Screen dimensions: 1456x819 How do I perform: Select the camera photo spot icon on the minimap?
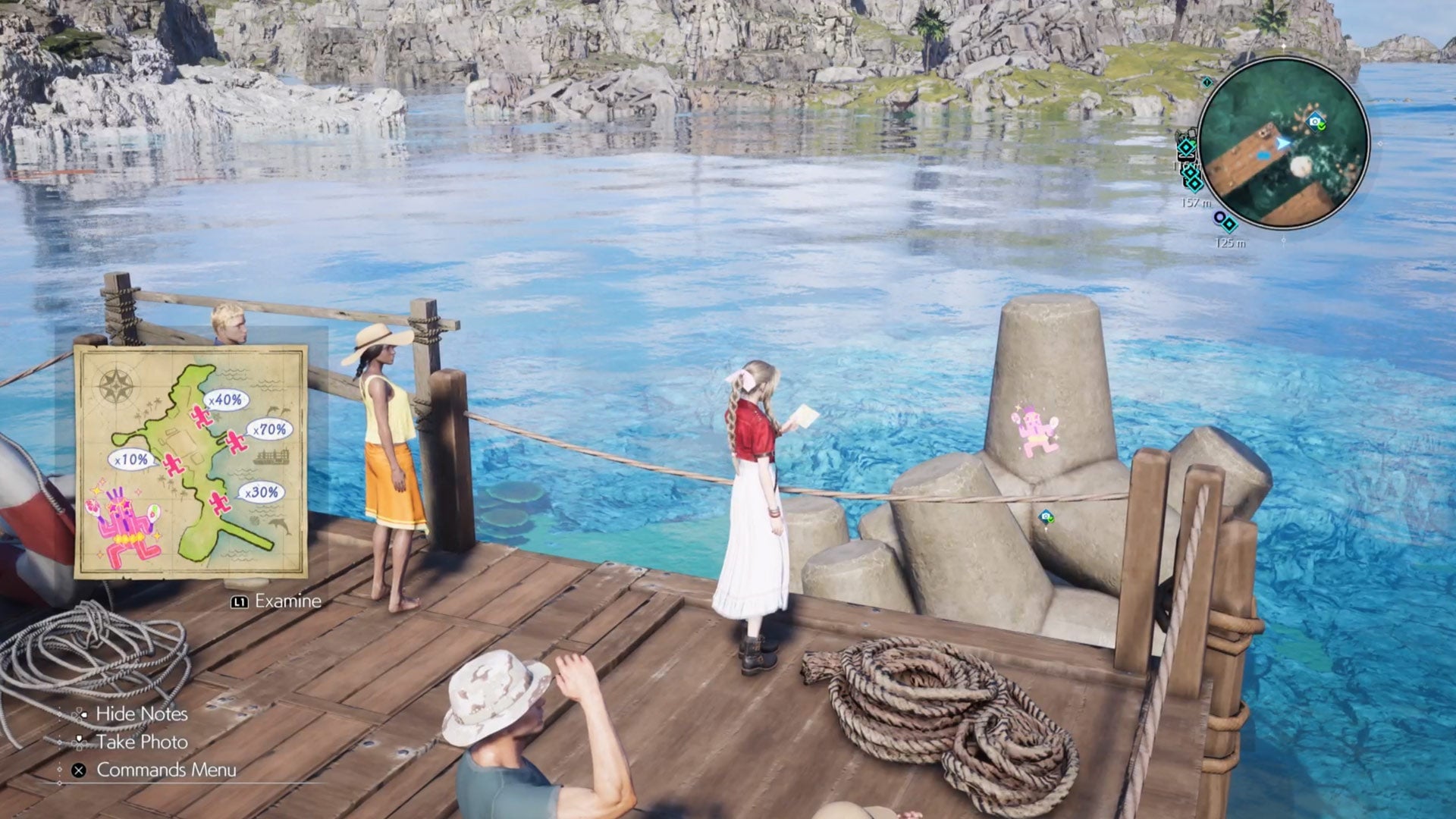[1313, 121]
